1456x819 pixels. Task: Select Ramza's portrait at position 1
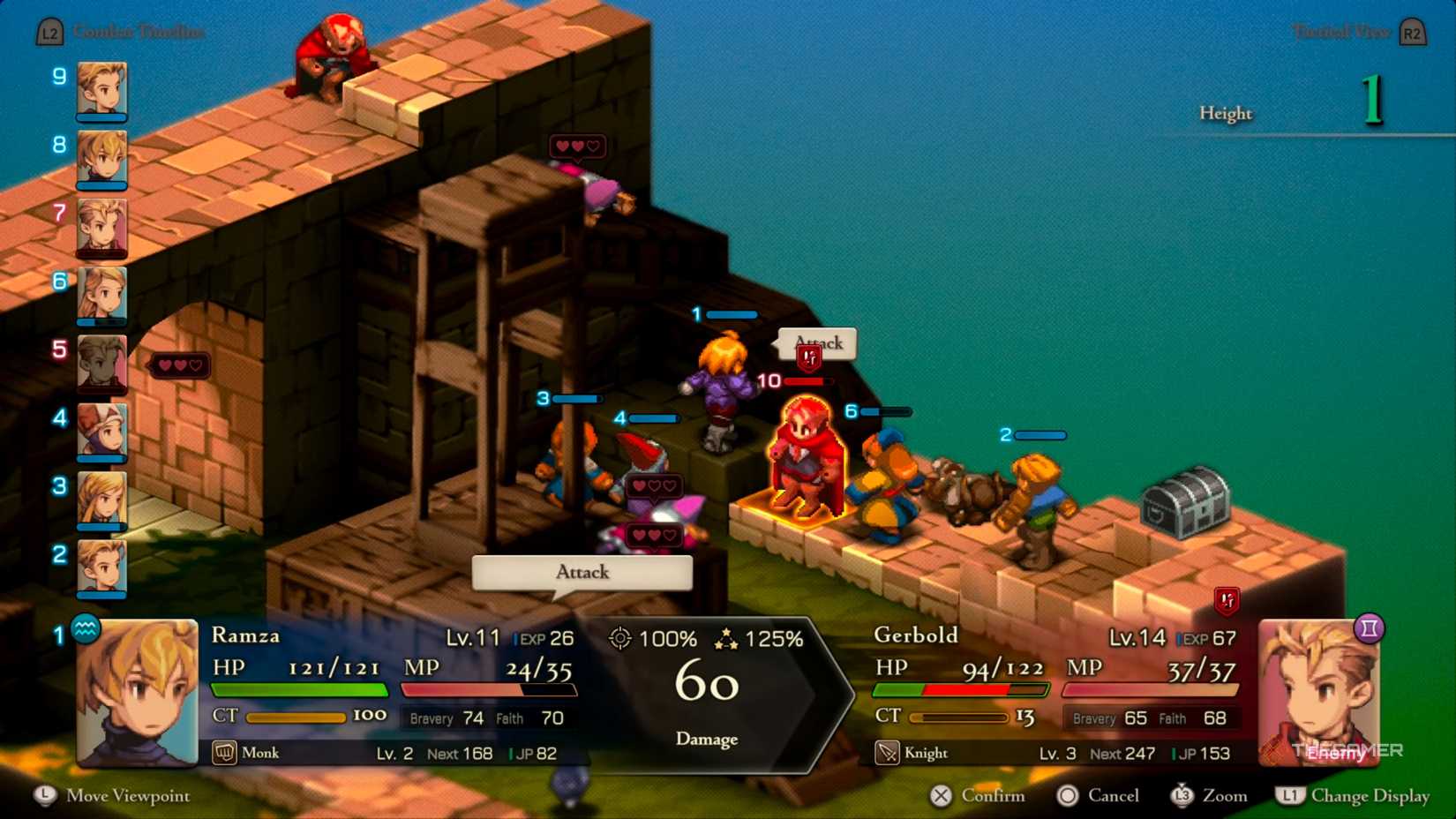pyautogui.click(x=137, y=693)
